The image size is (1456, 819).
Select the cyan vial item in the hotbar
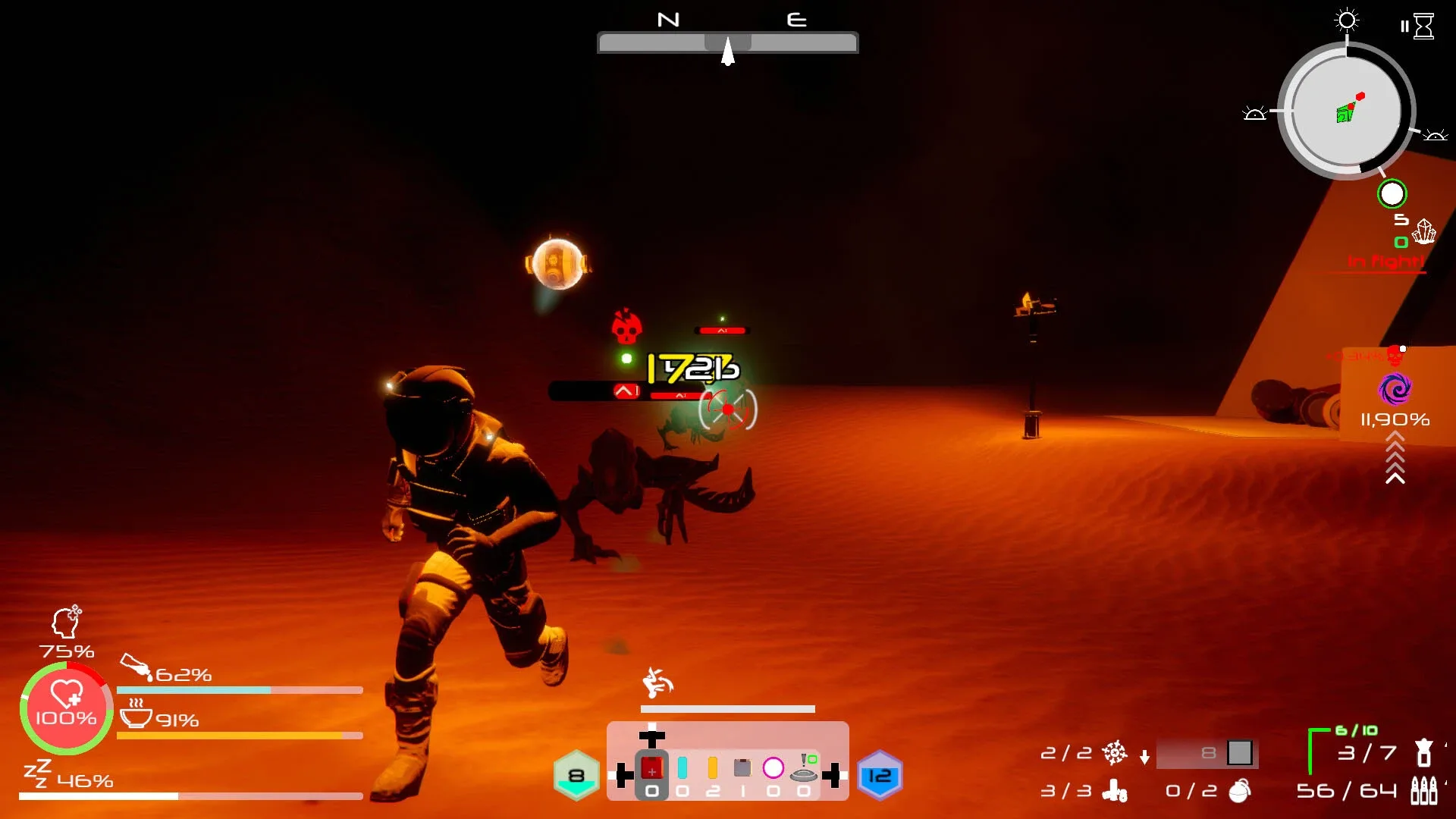tap(682, 767)
